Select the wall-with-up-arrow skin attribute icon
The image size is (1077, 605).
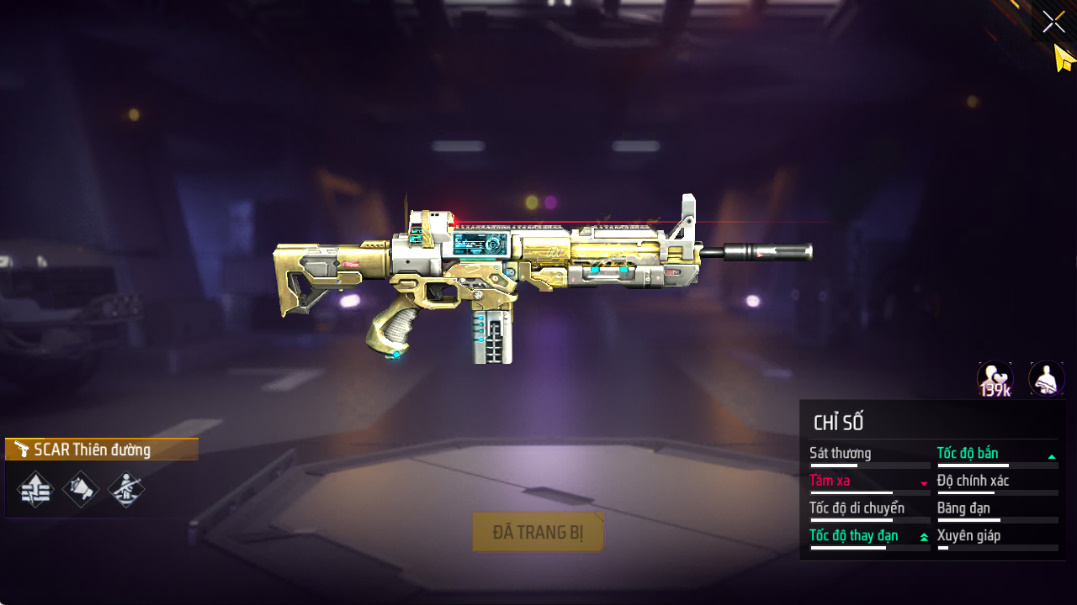click(35, 489)
